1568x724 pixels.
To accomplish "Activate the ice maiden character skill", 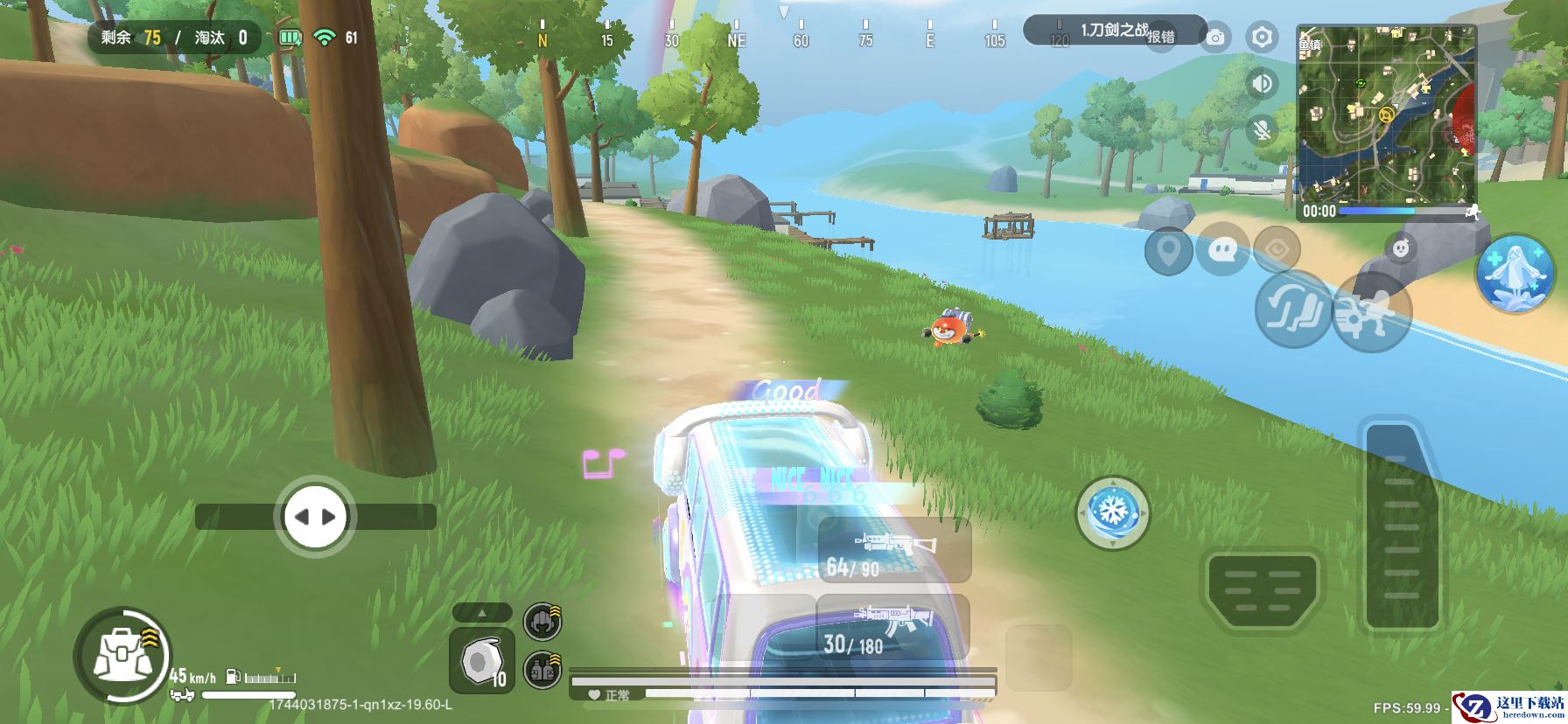I will (x=1515, y=274).
